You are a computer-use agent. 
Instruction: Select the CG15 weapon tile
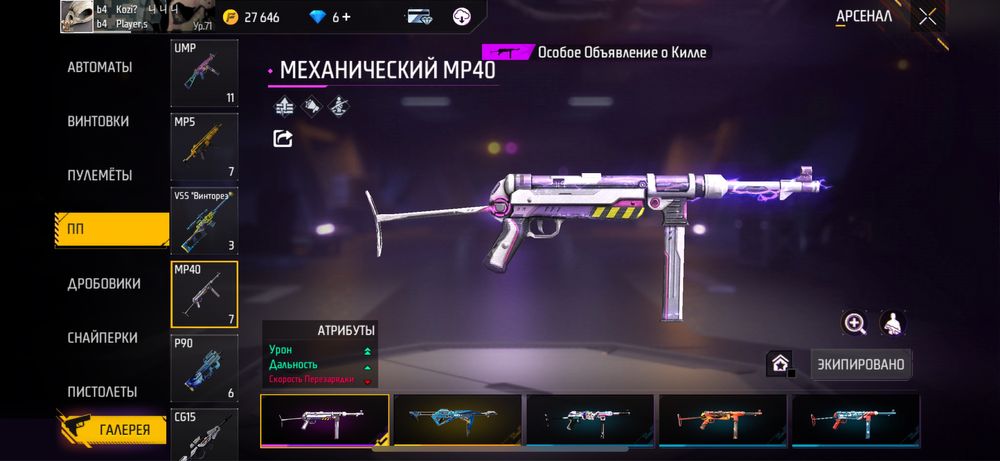(204, 433)
